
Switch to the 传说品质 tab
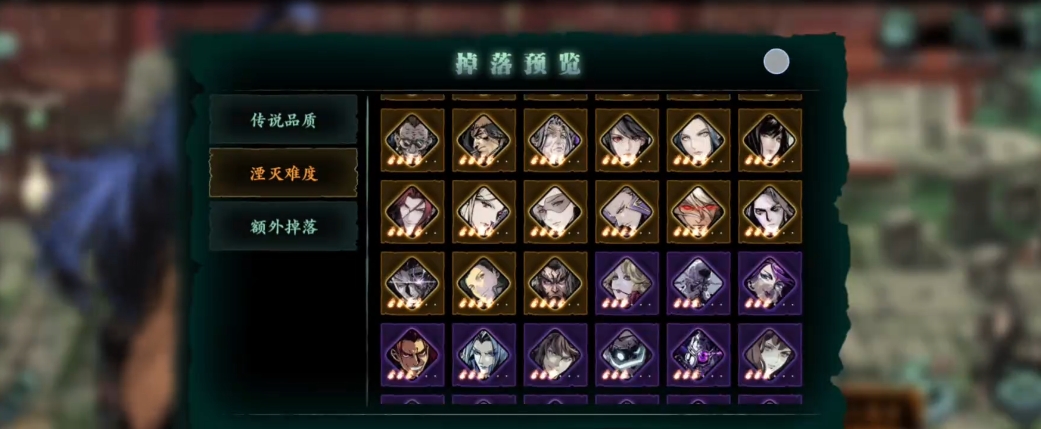pos(283,120)
